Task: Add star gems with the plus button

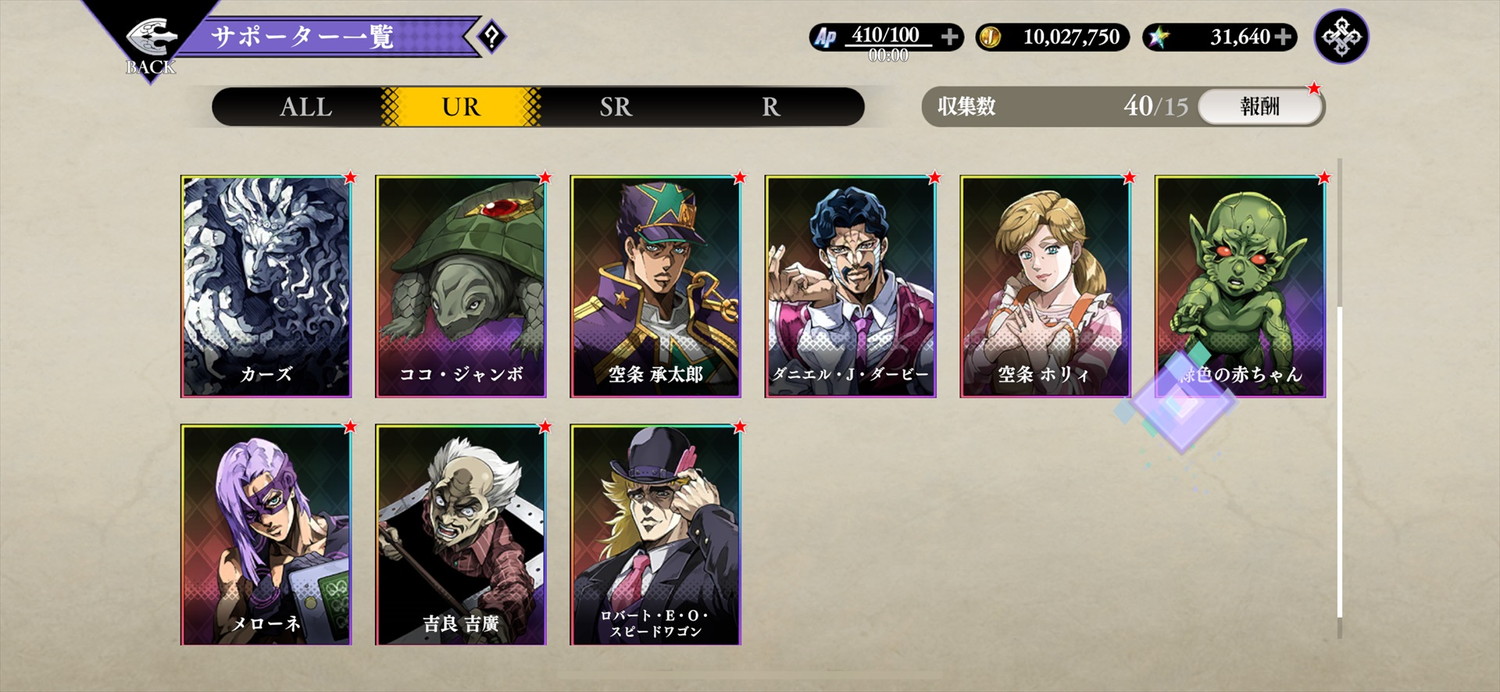Action: click(x=1283, y=38)
